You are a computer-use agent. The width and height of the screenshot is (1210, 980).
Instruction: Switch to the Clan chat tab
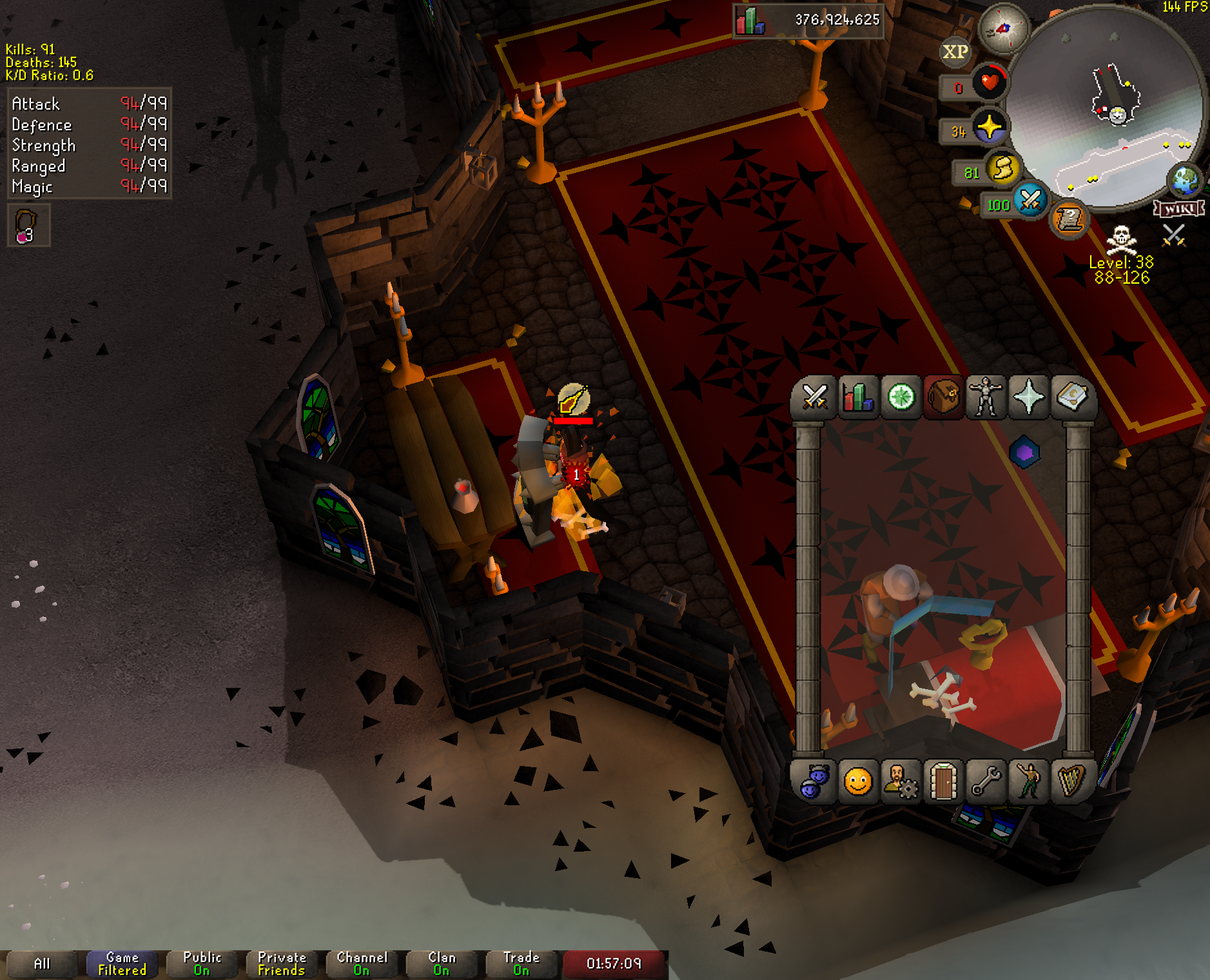click(442, 964)
